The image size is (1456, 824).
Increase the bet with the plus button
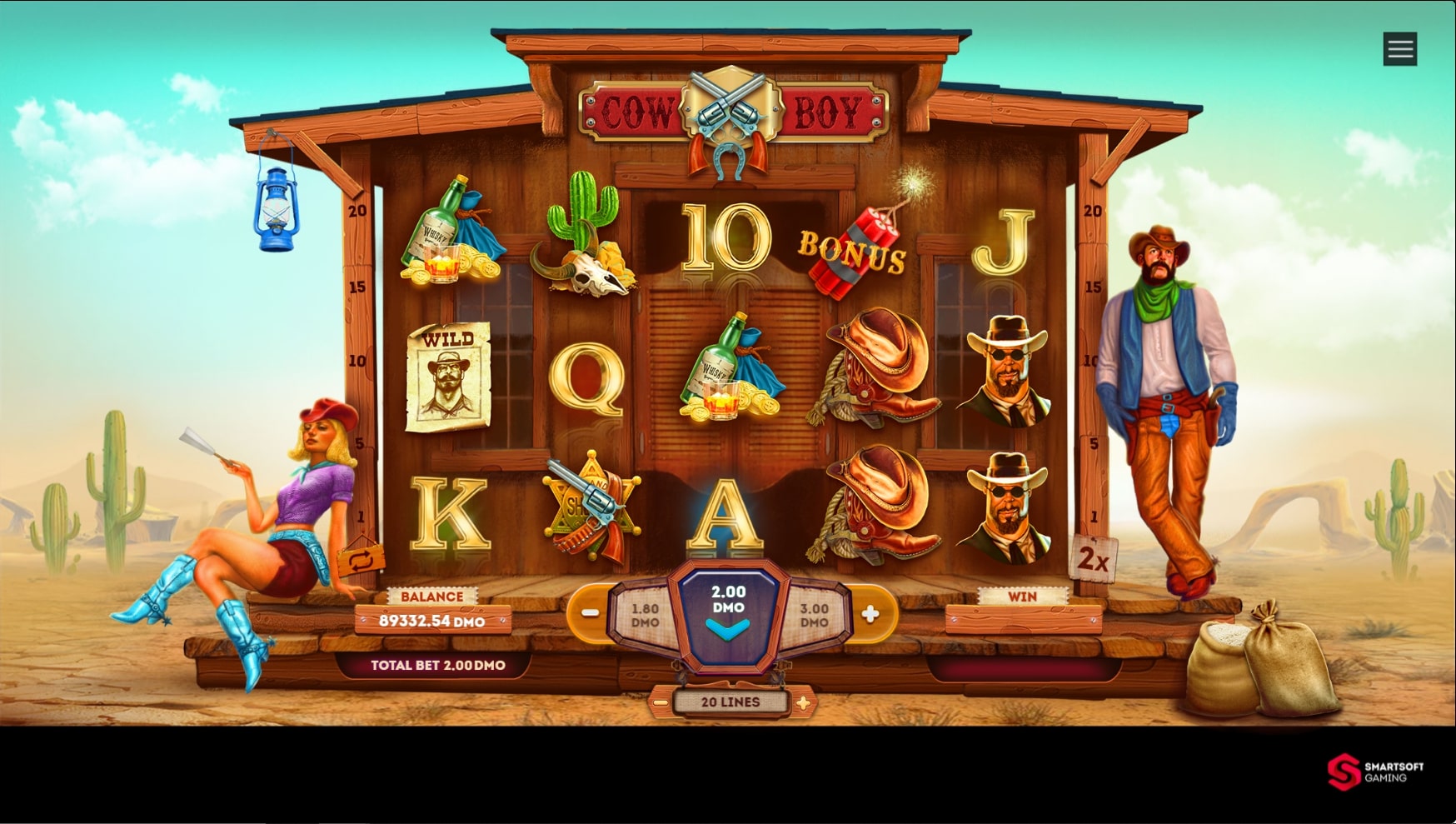[x=871, y=612]
